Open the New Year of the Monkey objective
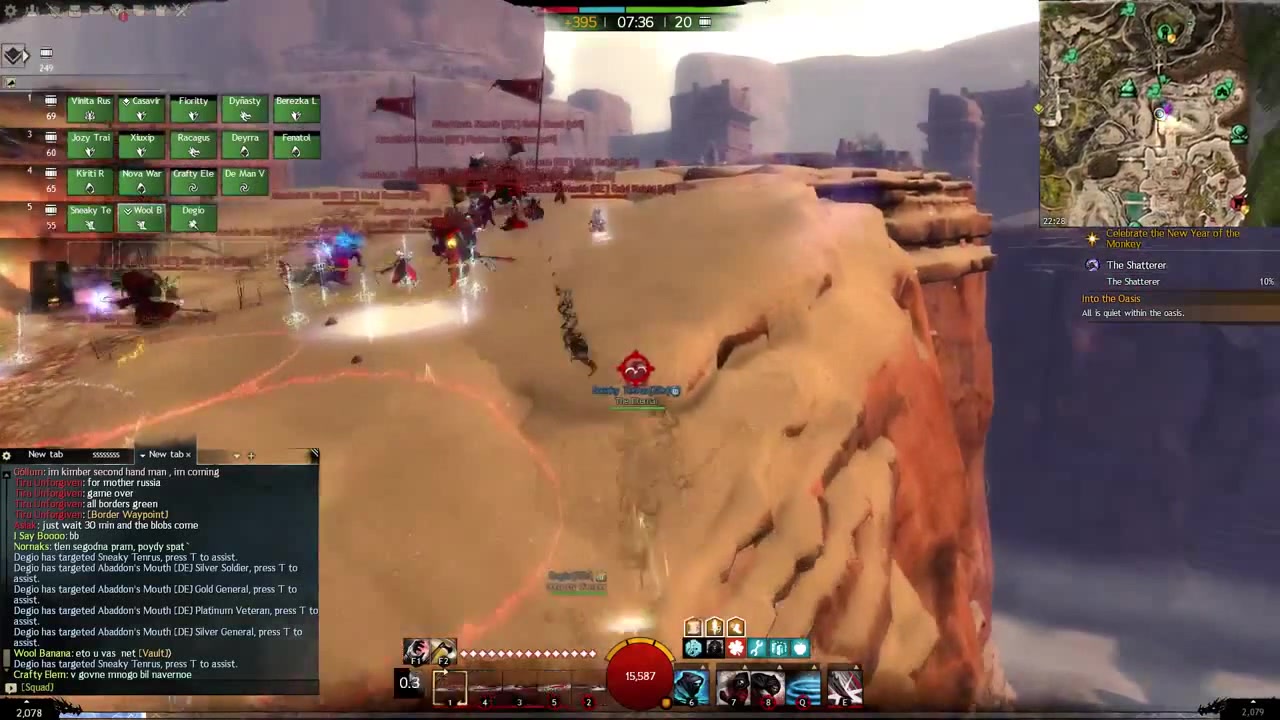This screenshot has width=1280, height=720. (x=1172, y=238)
